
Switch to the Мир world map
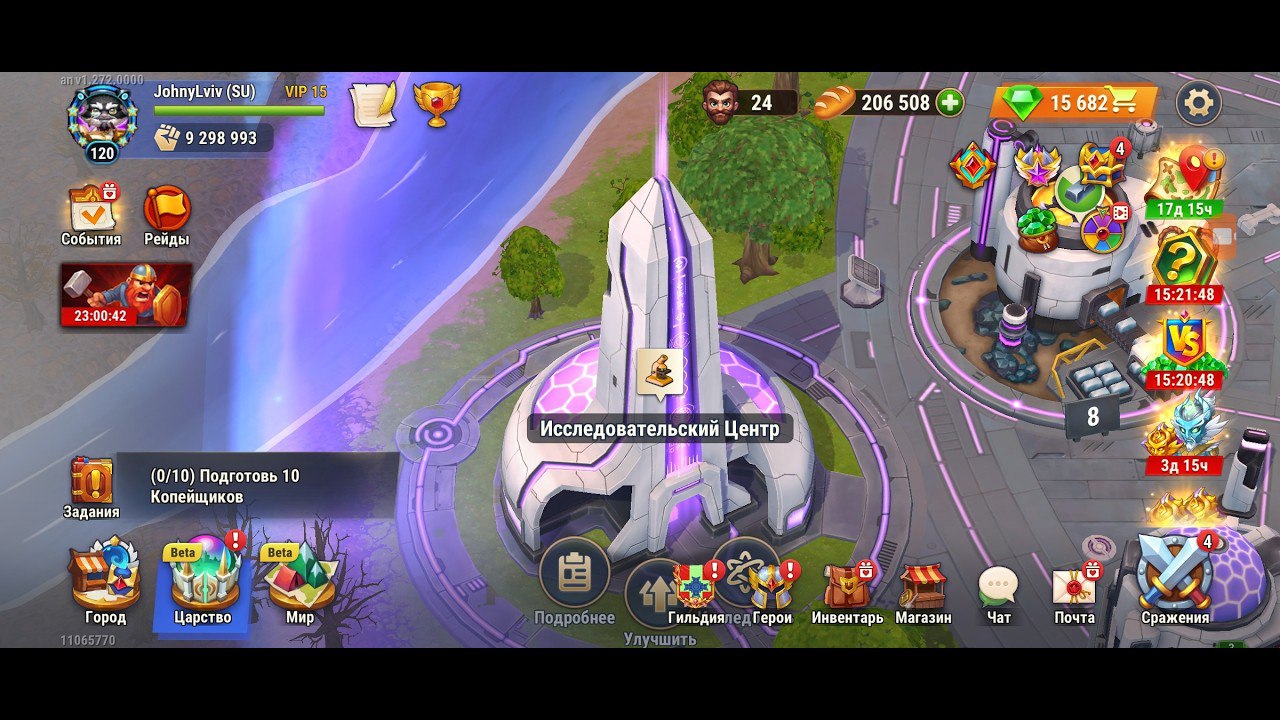point(300,585)
